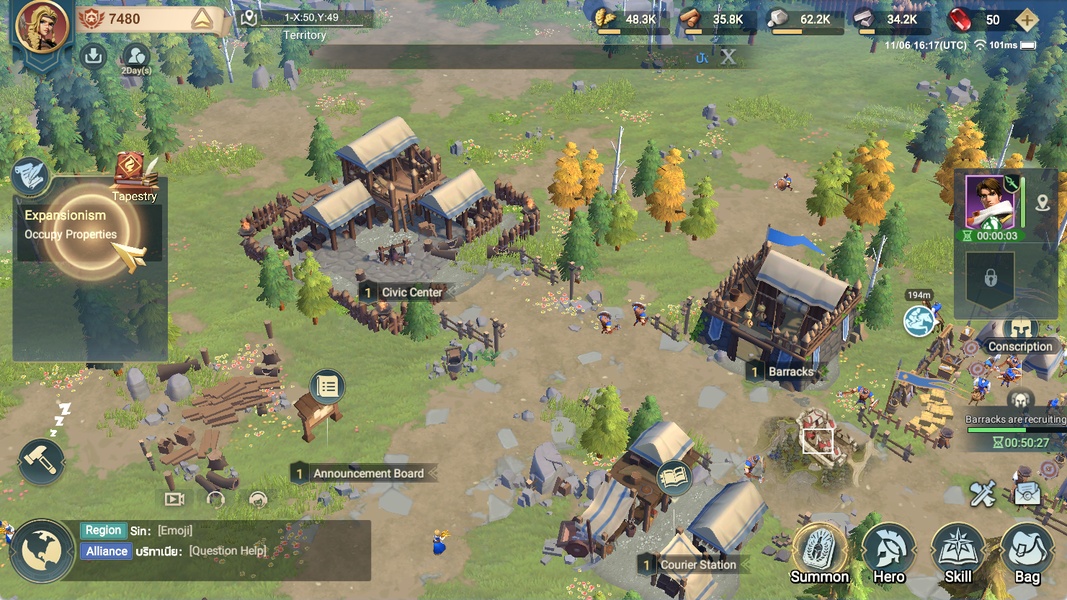Viewport: 1067px width, 600px height.
Task: Close the banner with the X button
Action: tap(728, 57)
